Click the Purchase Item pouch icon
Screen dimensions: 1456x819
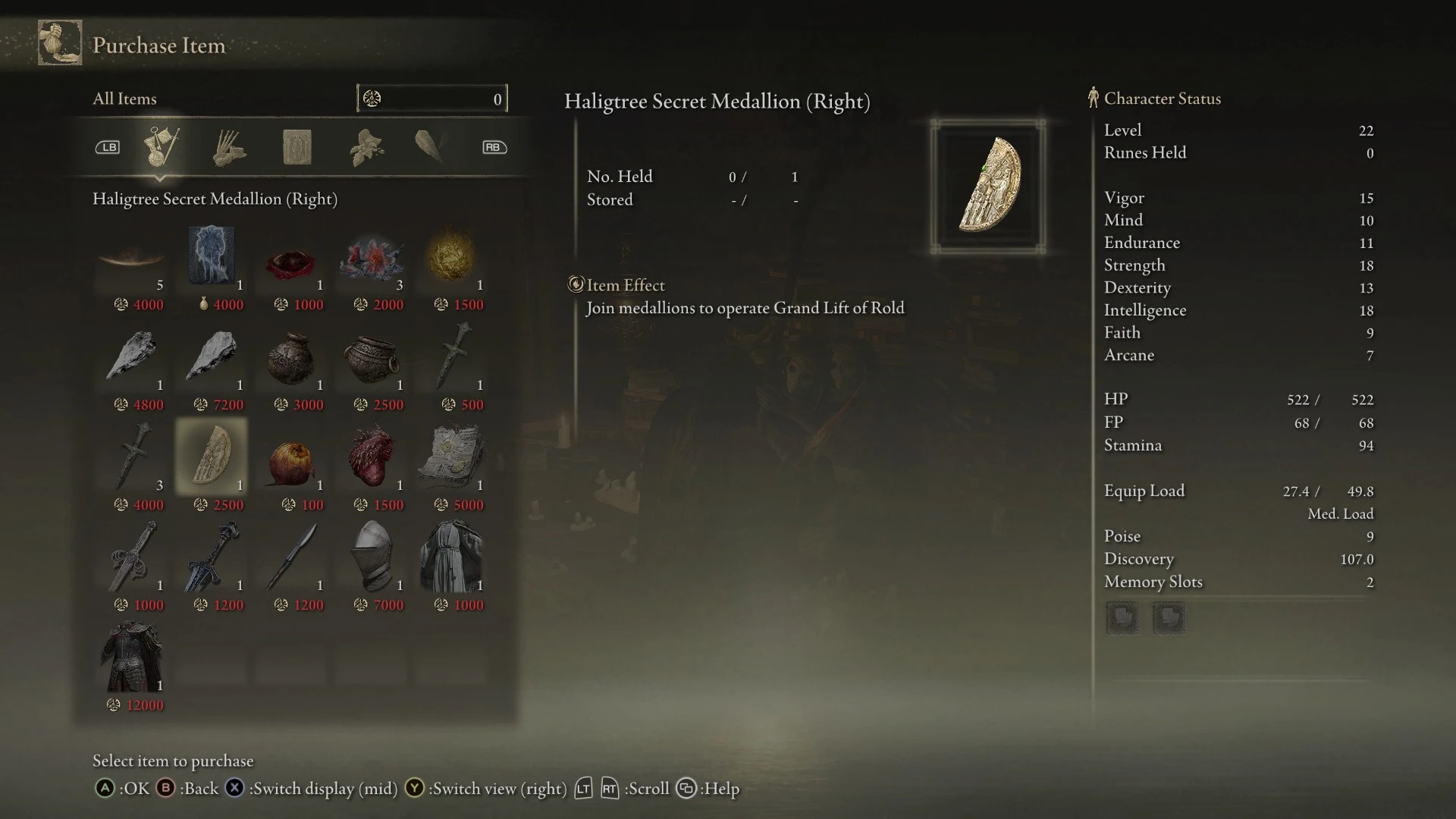[x=59, y=42]
